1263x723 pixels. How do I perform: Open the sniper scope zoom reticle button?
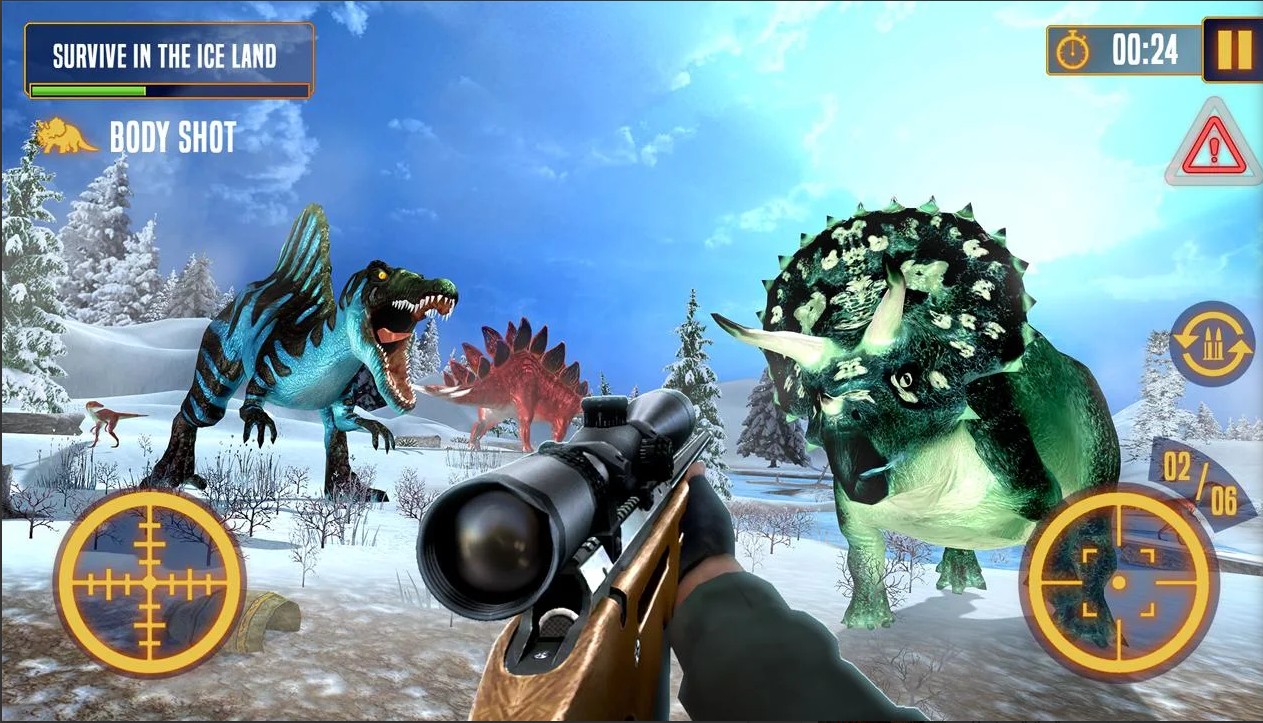[x=149, y=581]
